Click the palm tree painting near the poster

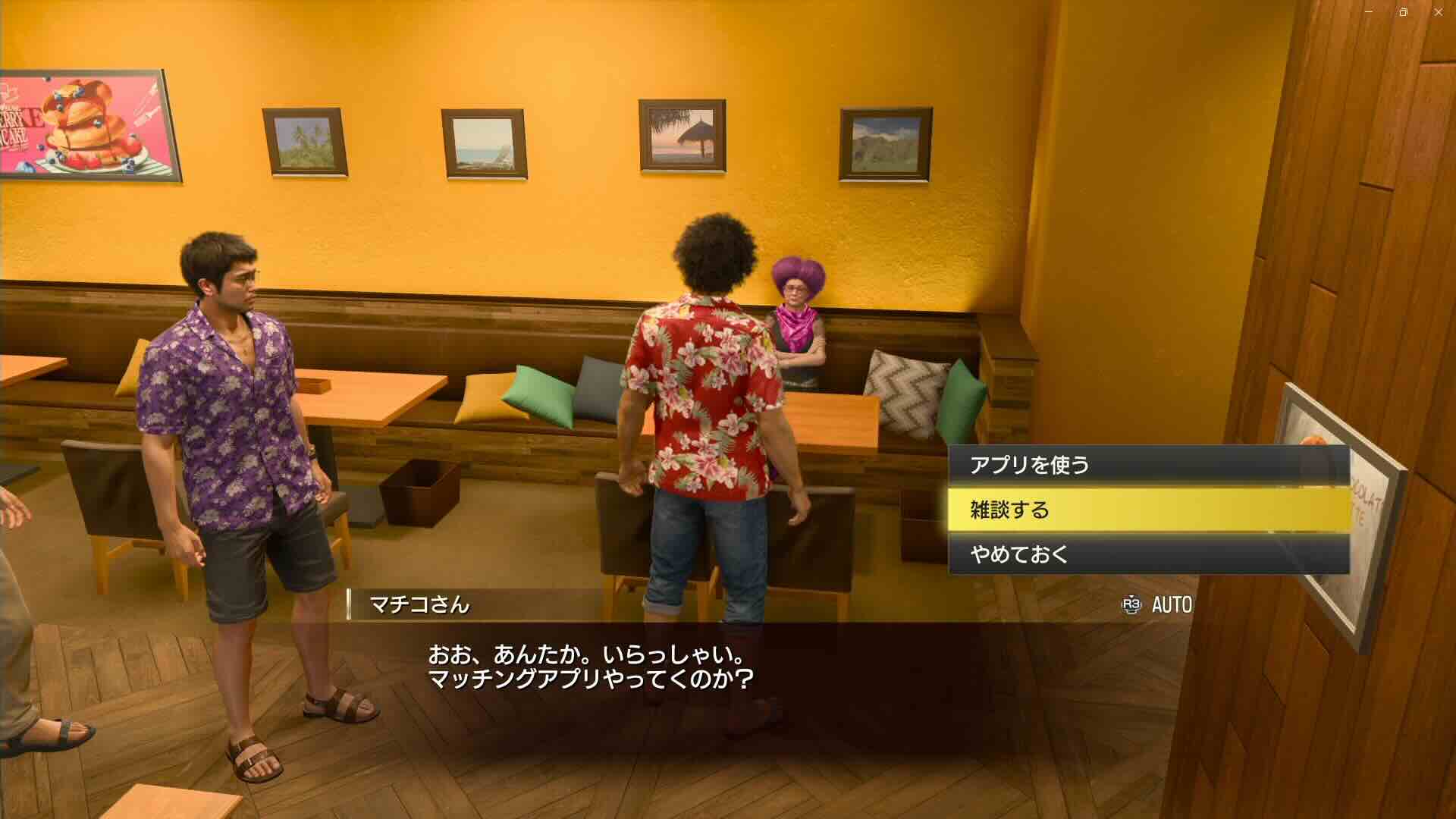coord(303,144)
